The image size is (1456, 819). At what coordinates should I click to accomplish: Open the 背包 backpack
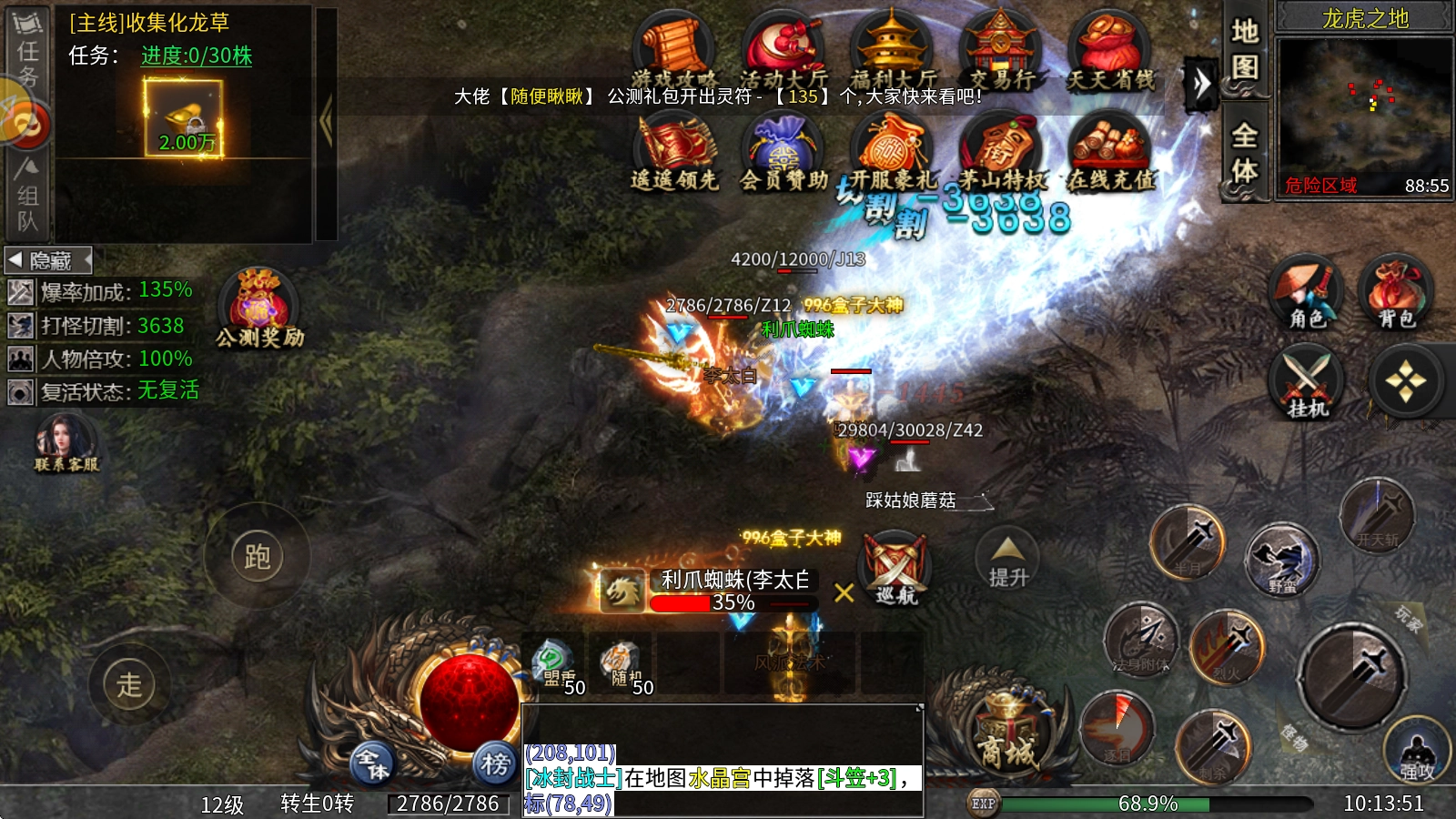(x=1396, y=291)
